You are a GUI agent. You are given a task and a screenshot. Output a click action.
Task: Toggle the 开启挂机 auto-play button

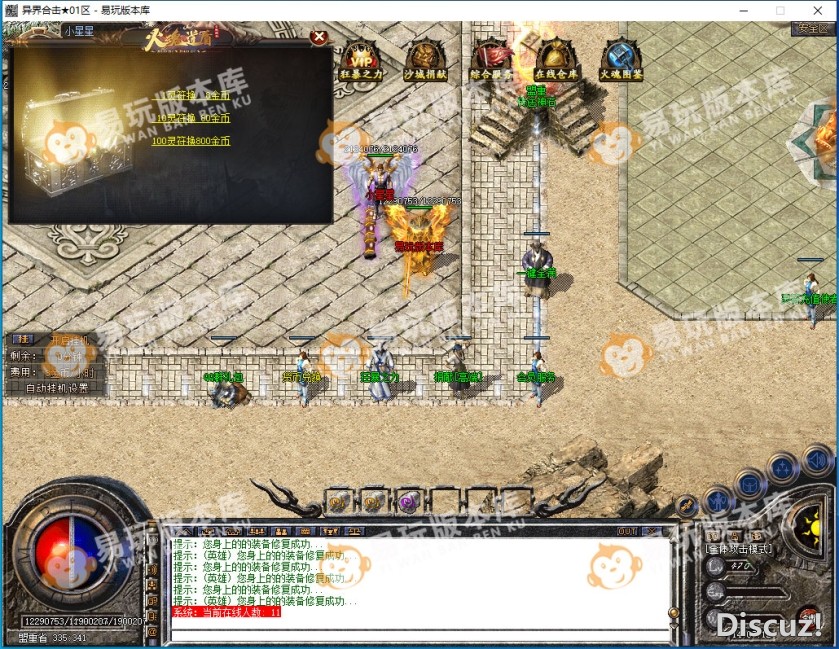pyautogui.click(x=70, y=340)
